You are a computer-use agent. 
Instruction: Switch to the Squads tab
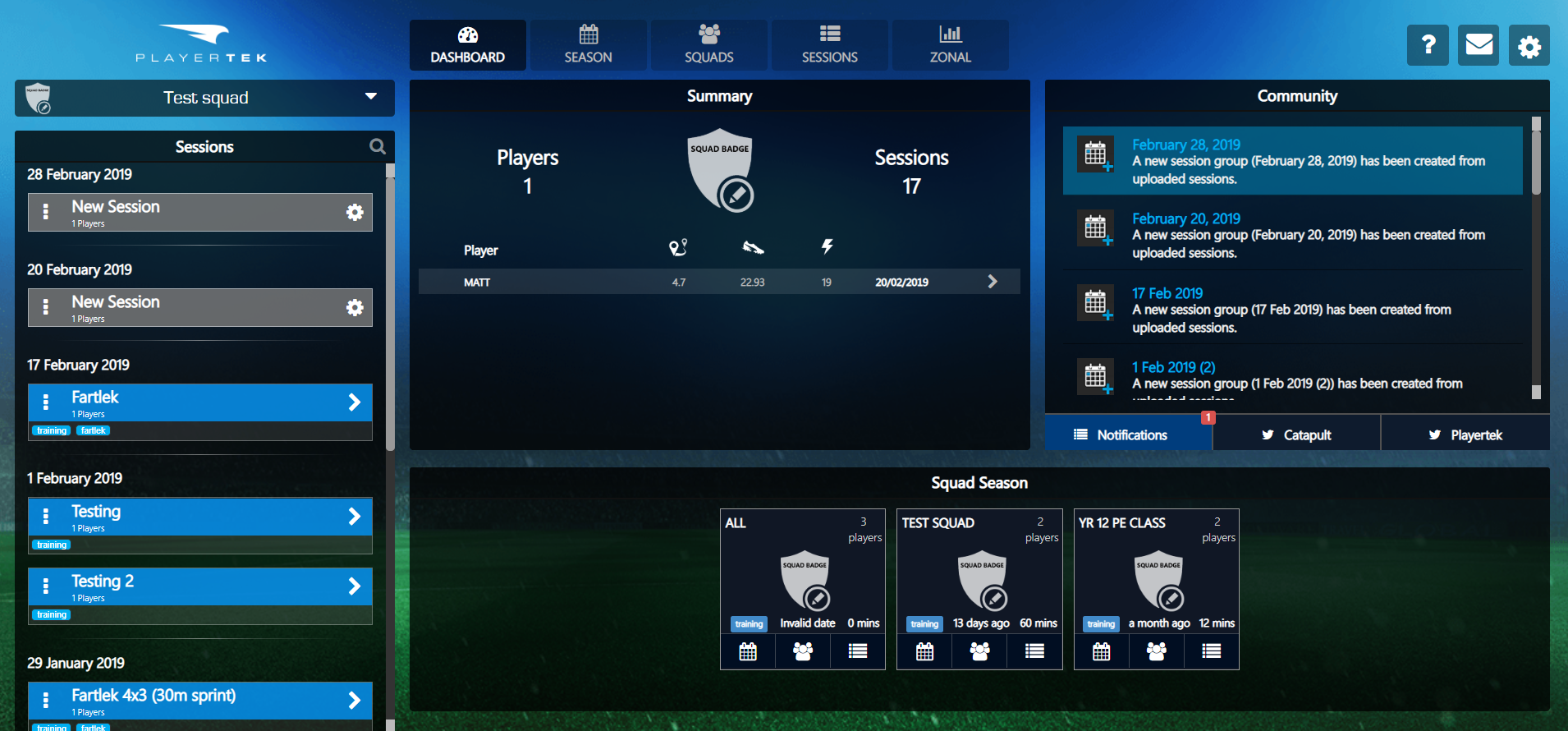(708, 45)
